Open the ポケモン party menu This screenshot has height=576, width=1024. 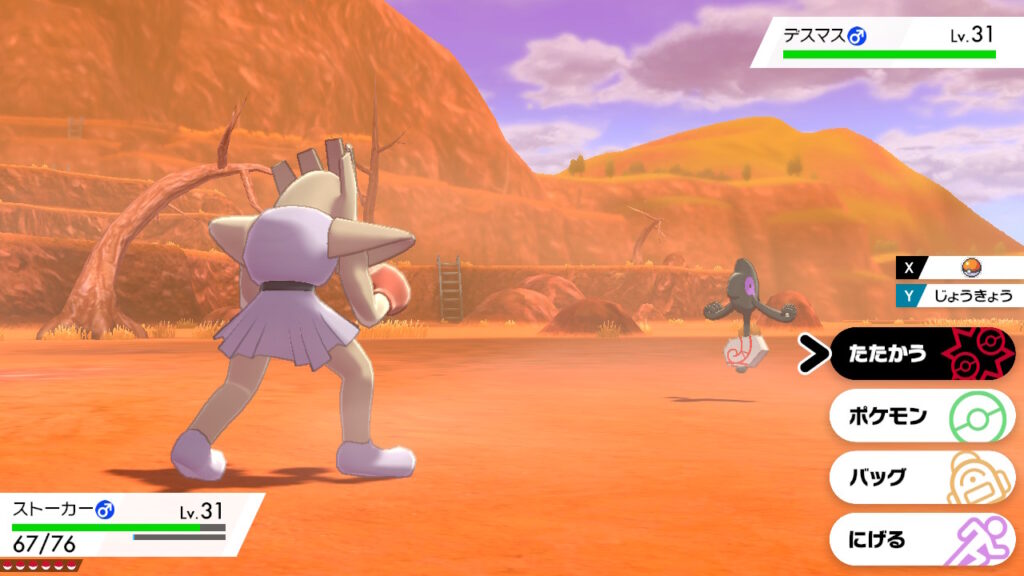920,416
